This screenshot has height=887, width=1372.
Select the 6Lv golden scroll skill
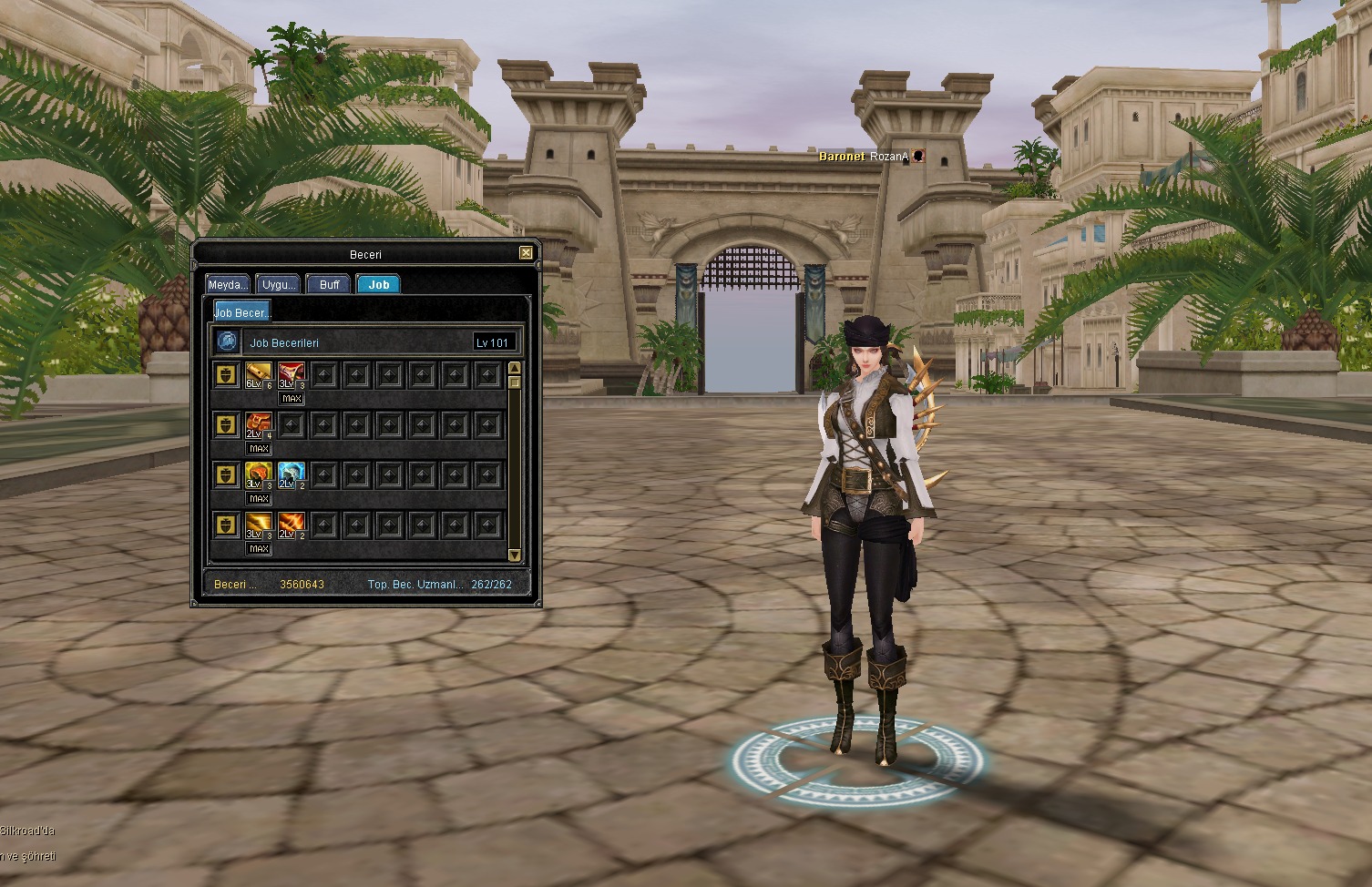click(259, 374)
